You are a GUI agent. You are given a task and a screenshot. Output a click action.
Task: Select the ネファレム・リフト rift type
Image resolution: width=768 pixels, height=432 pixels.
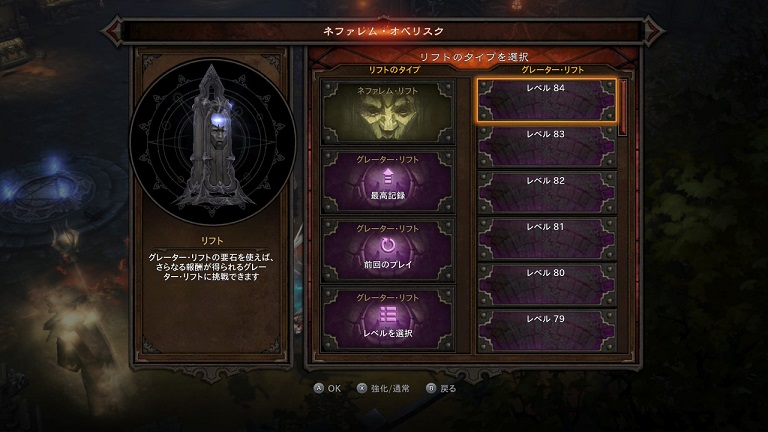(x=387, y=110)
